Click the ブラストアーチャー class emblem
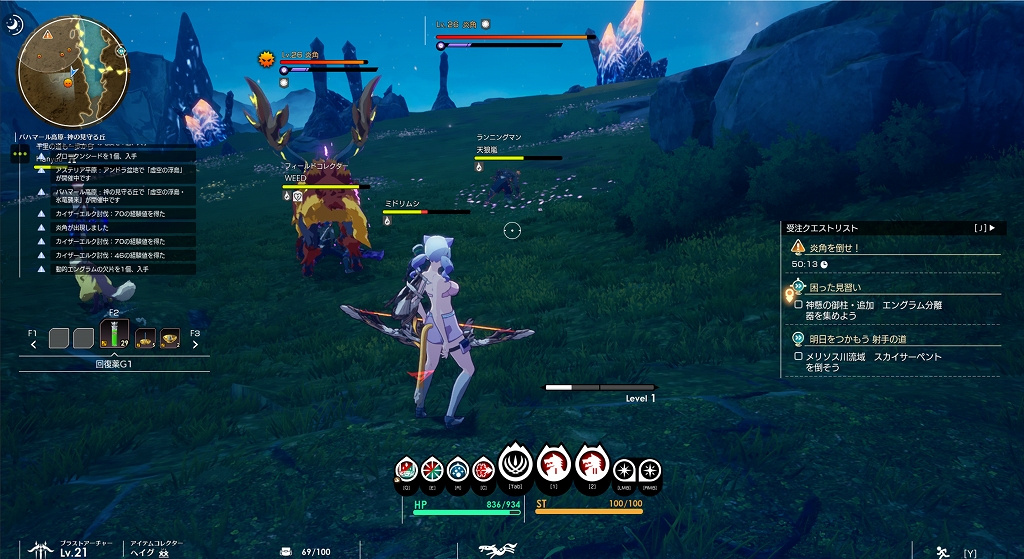The image size is (1024, 559). pyautogui.click(x=42, y=548)
